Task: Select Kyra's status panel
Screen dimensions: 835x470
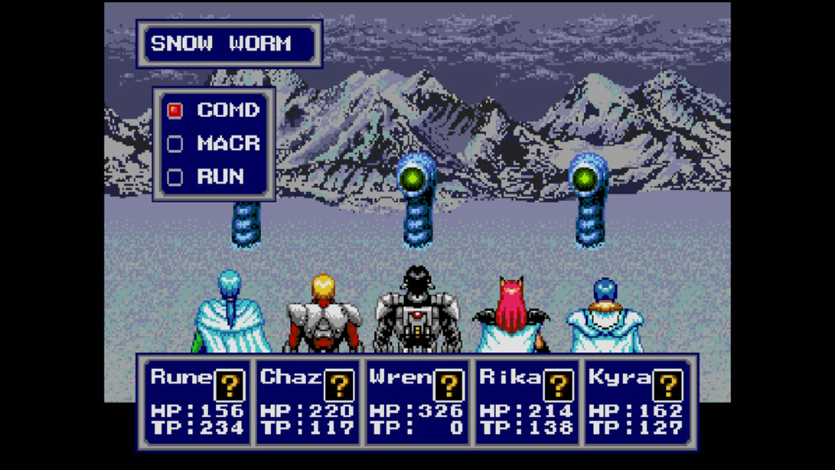Action: click(635, 402)
